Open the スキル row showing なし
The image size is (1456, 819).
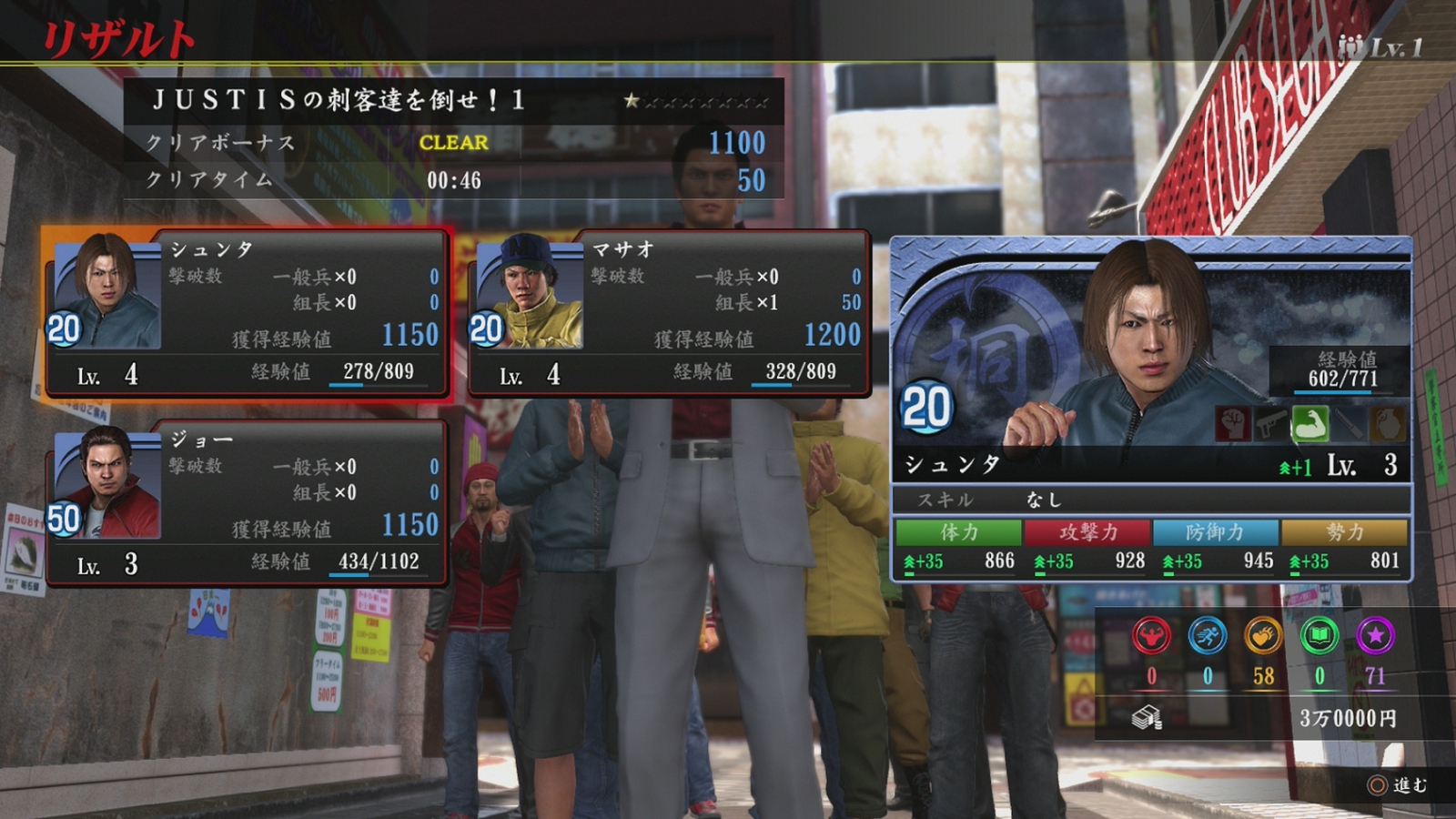tap(1151, 500)
